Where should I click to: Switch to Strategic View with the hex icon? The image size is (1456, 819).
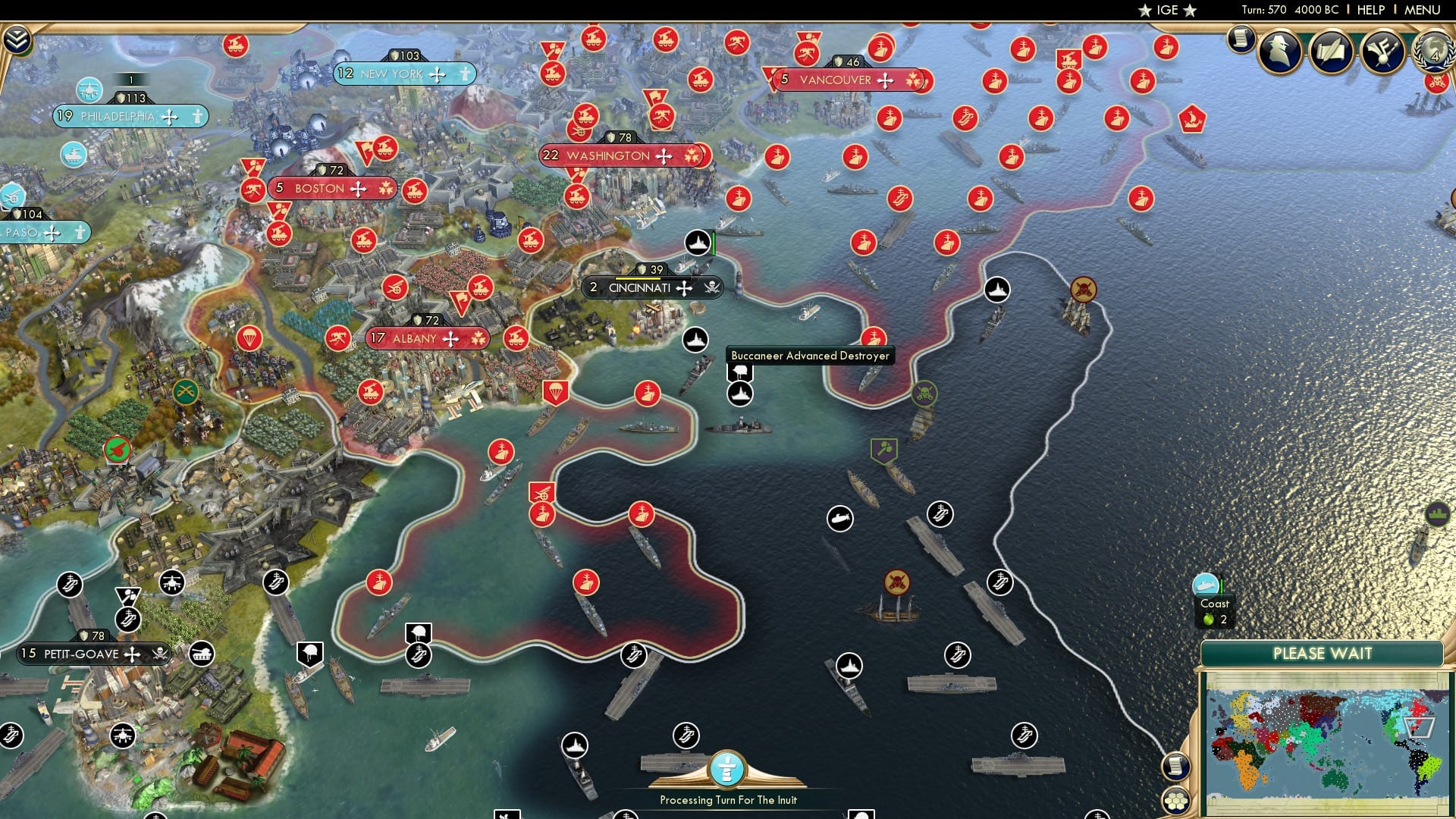[x=1176, y=802]
